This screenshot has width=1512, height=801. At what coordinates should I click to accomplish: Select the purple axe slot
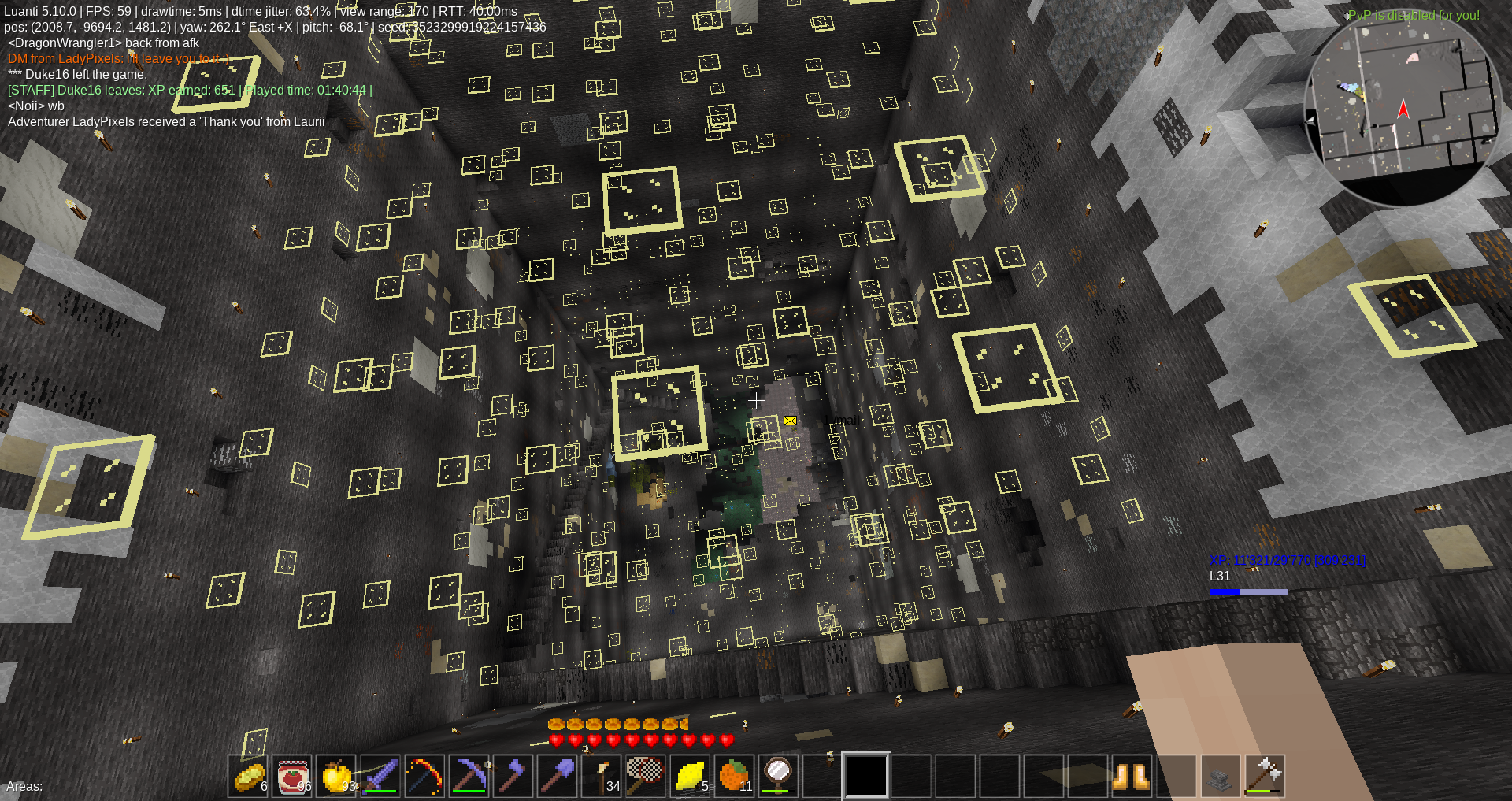(513, 776)
